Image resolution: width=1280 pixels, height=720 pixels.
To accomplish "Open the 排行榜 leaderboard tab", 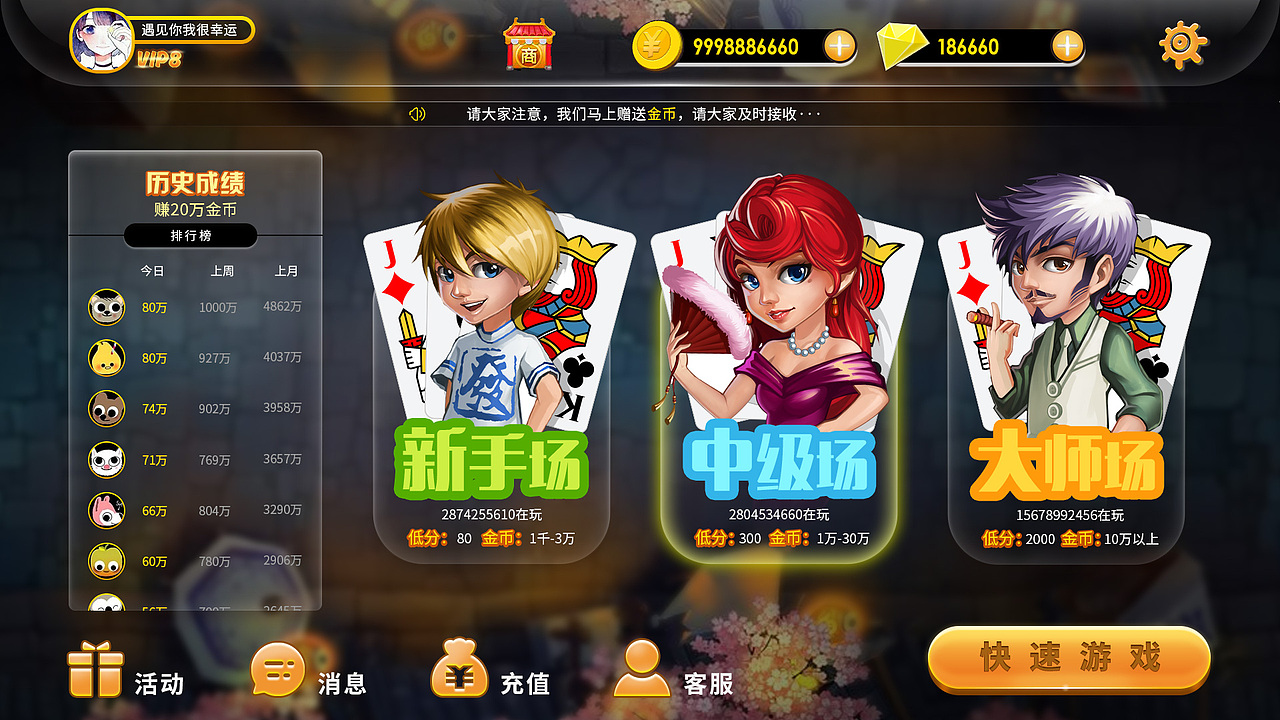I will 191,235.
